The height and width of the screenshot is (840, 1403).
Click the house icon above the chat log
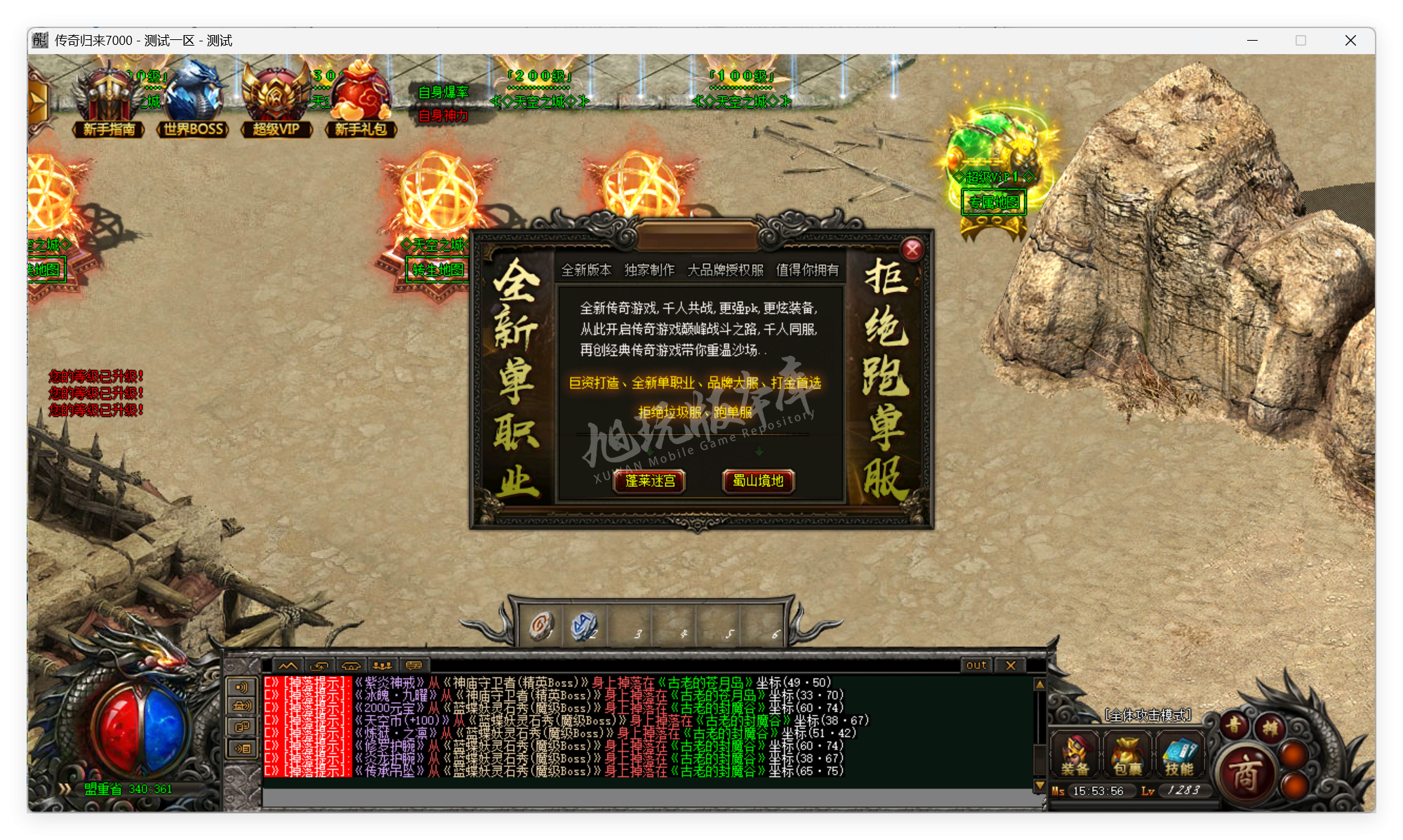coord(351,665)
